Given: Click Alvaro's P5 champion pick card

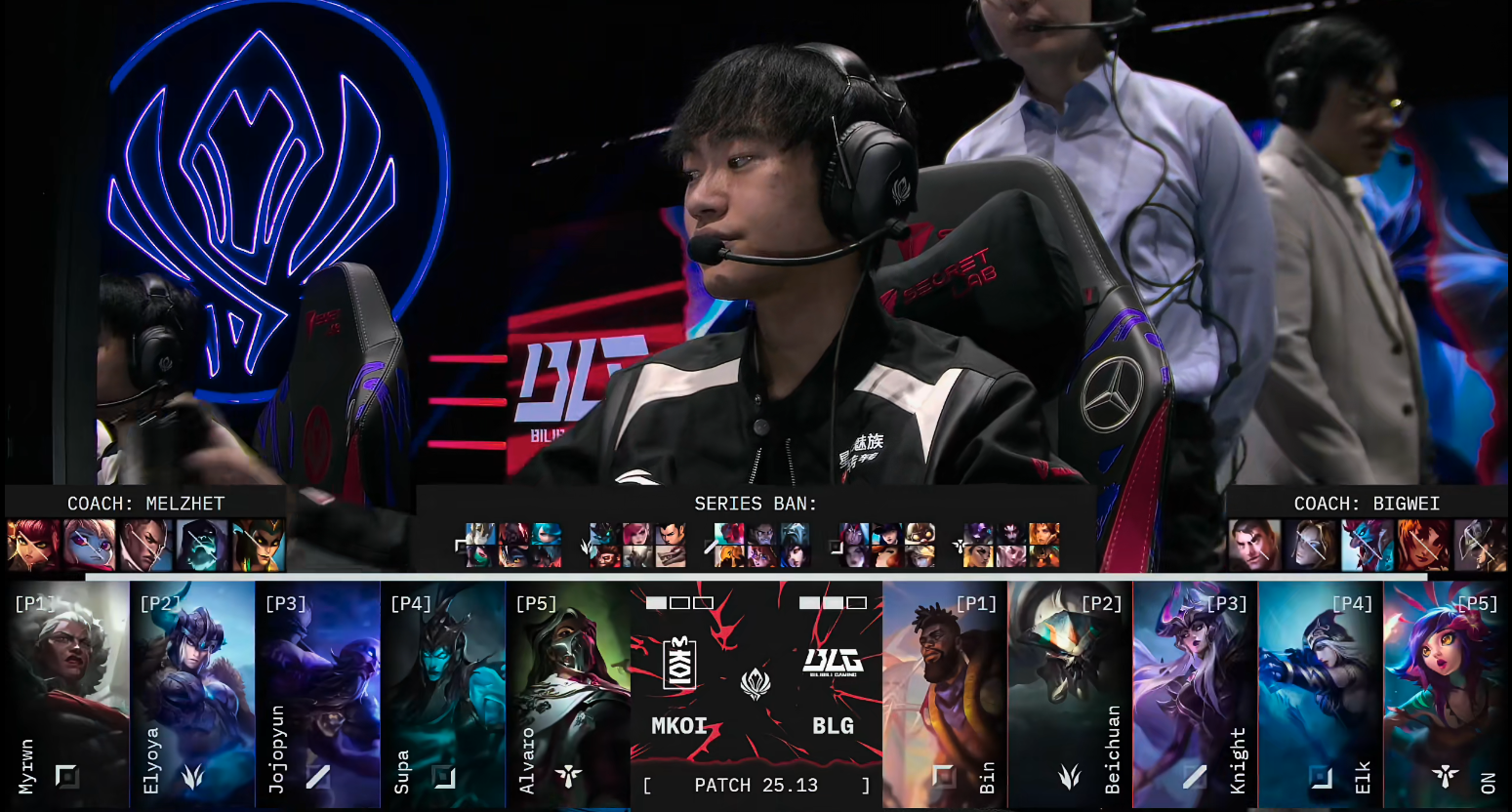Looking at the screenshot, I should 567,694.
